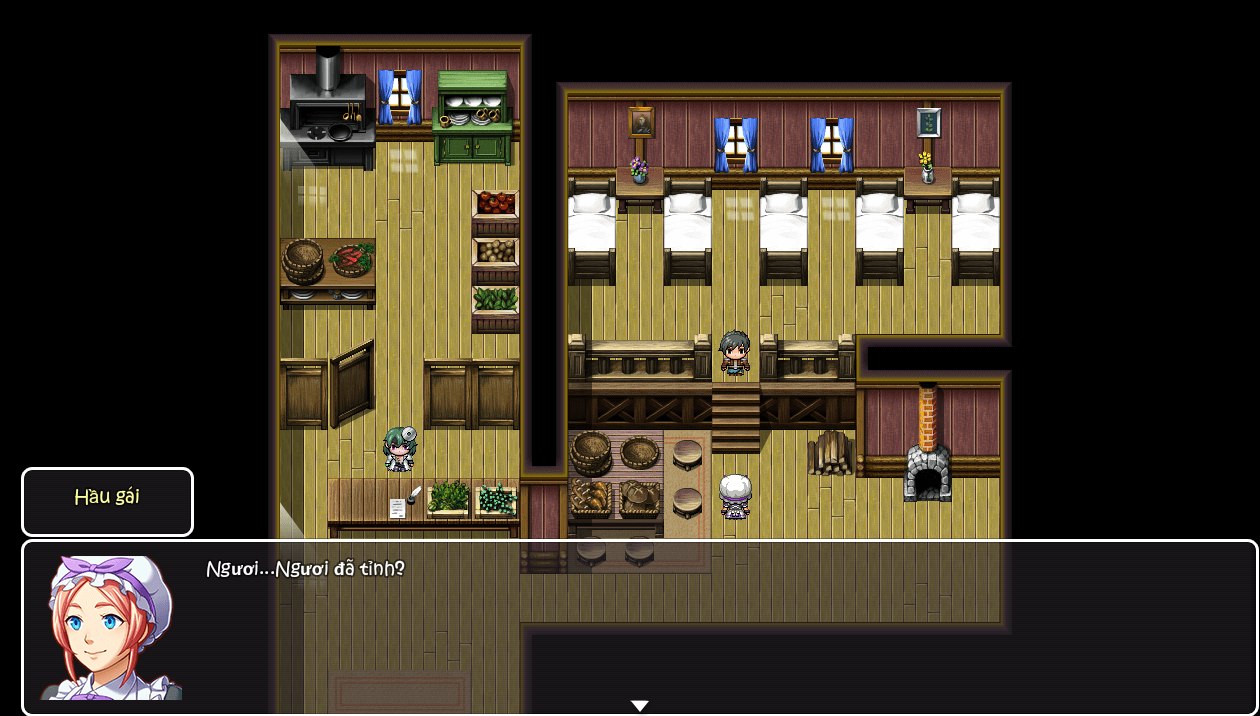Advance dialogue with the white arrow indicator
1260x716 pixels.
point(640,706)
